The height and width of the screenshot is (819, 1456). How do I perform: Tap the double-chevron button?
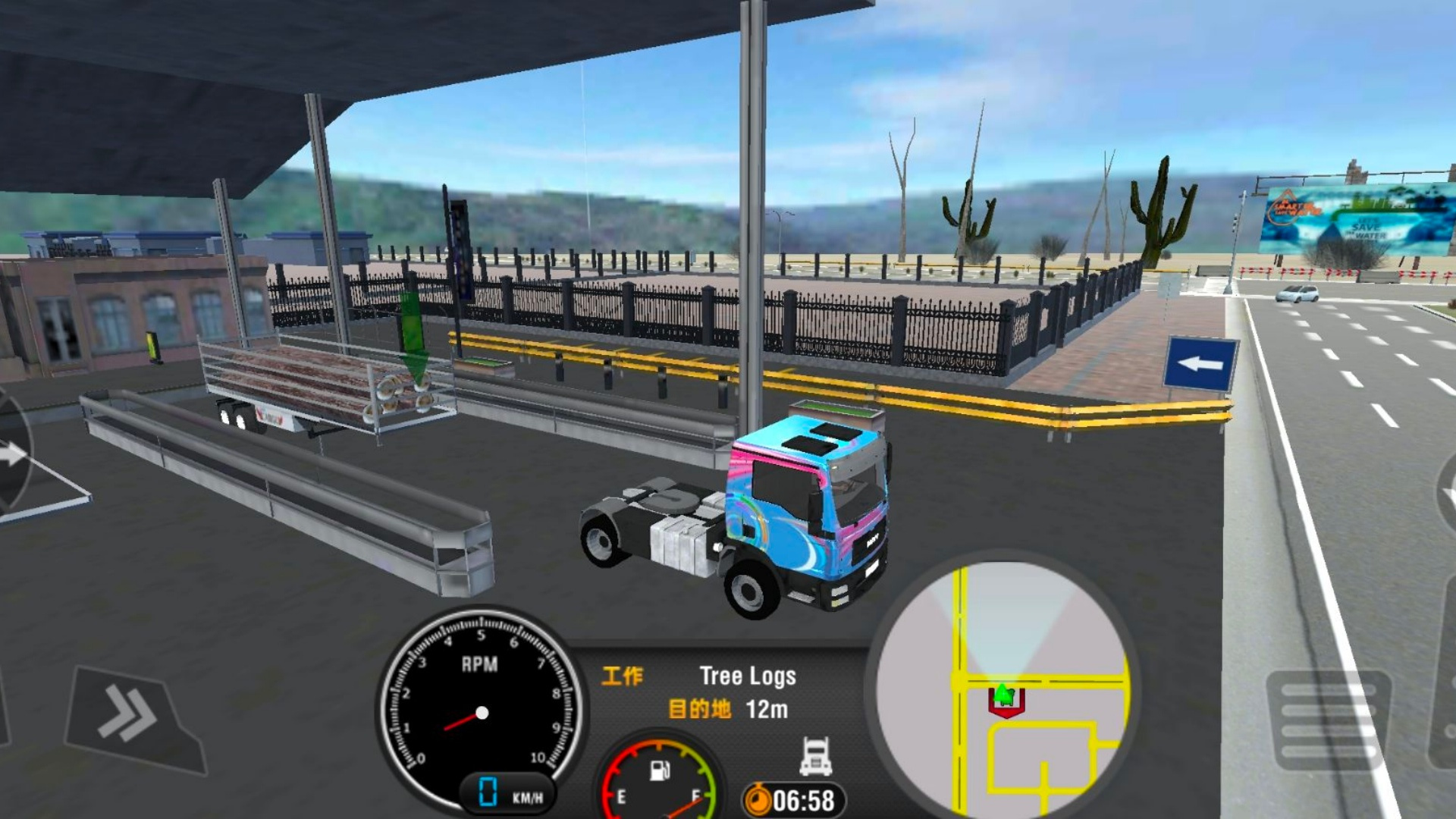130,716
